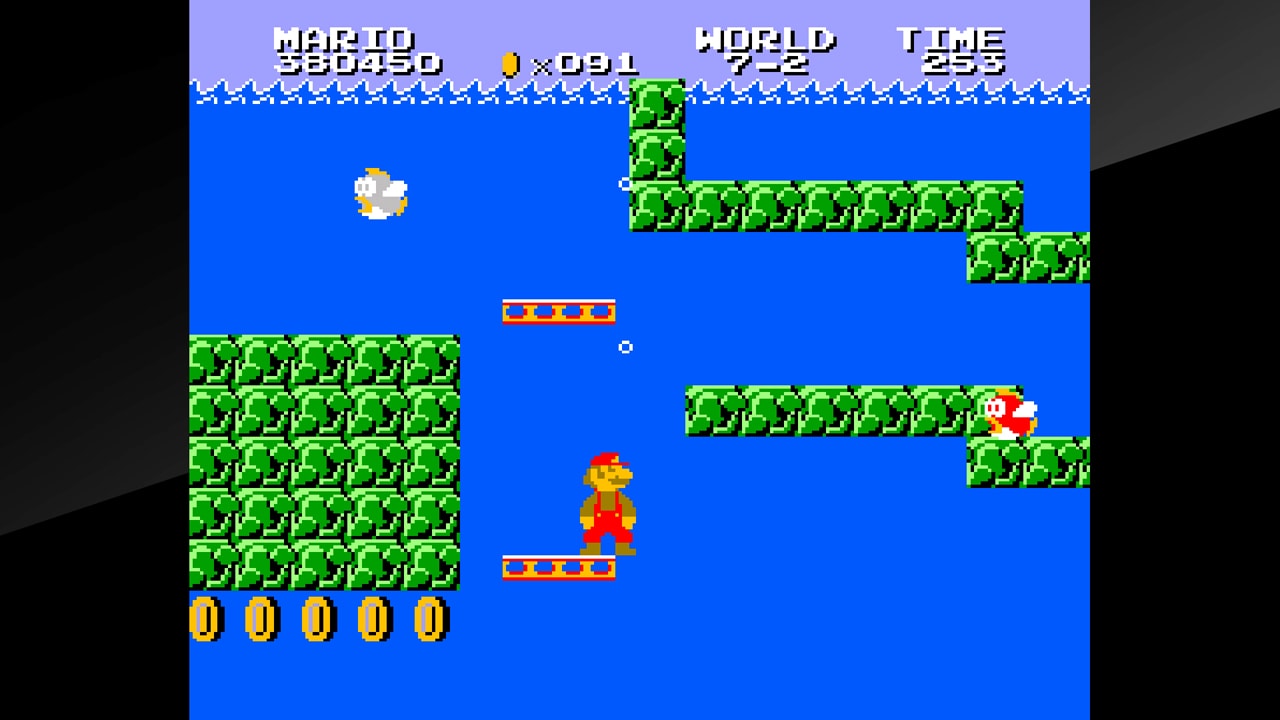Image resolution: width=1280 pixels, height=720 pixels.
Task: Click the bubble above Mario
Action: click(627, 347)
